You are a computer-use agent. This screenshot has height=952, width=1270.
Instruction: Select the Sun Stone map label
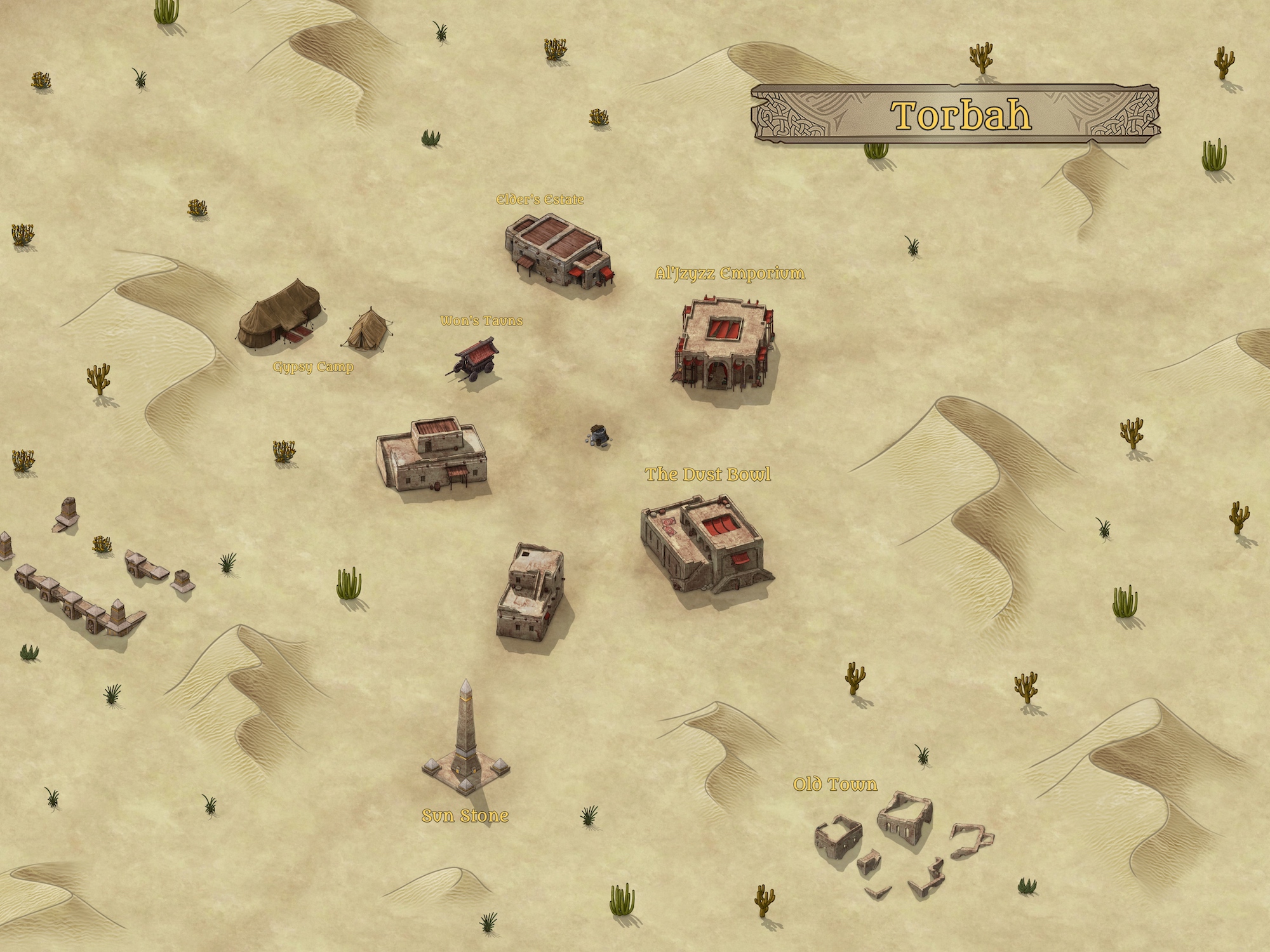click(x=465, y=816)
